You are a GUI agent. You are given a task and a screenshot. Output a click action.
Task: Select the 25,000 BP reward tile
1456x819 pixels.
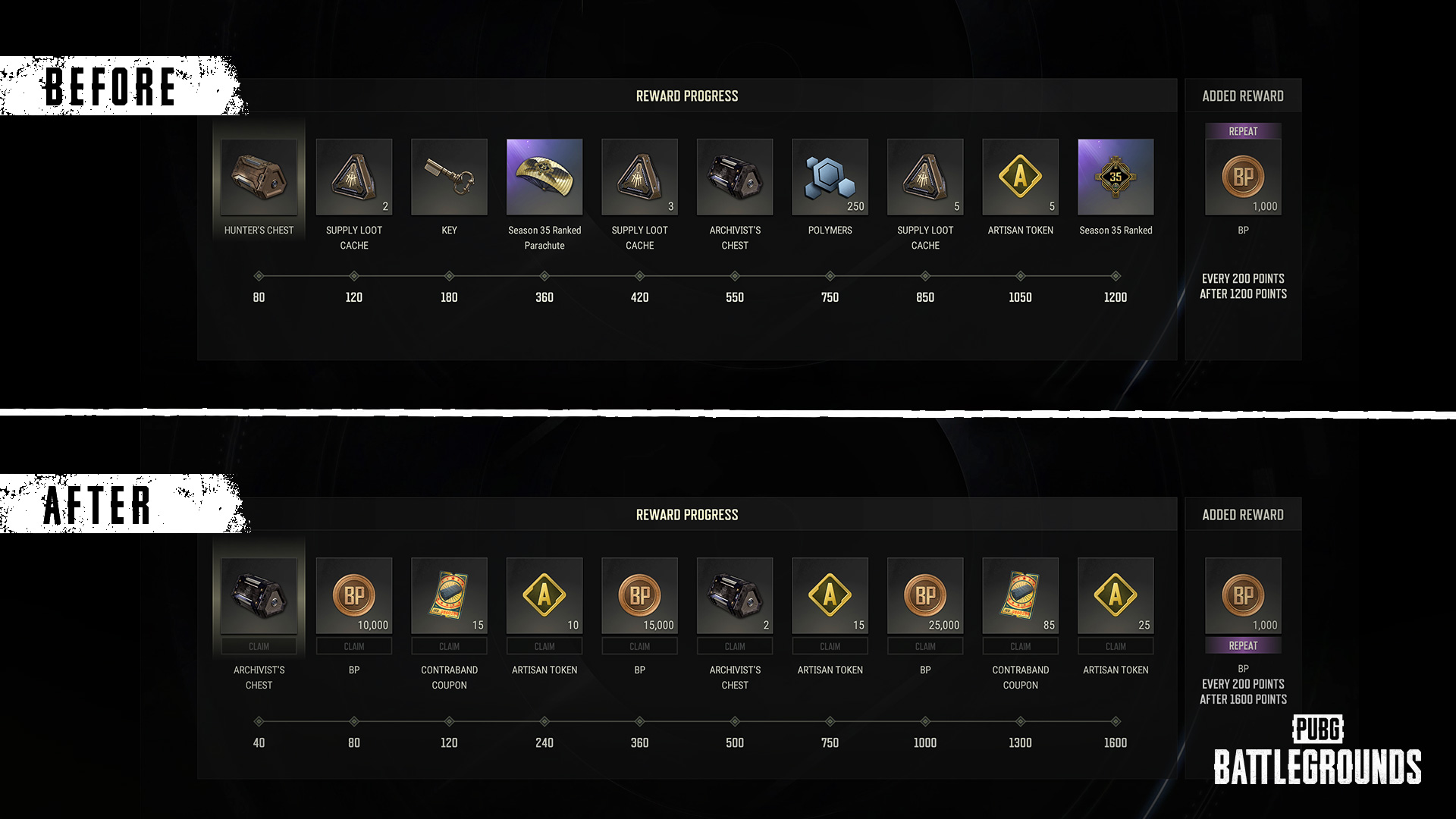(925, 595)
